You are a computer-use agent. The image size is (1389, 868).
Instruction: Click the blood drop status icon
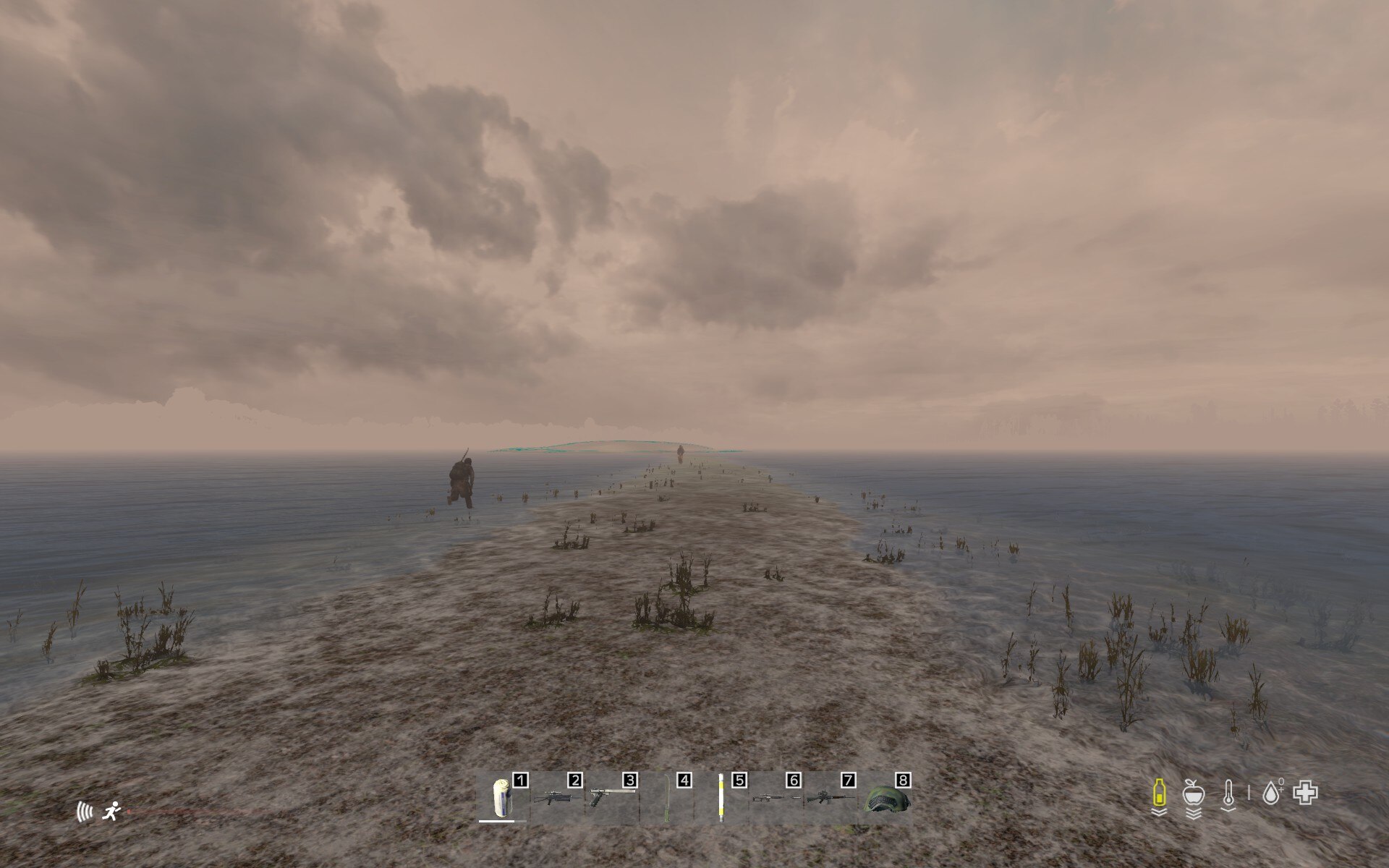click(x=1271, y=793)
